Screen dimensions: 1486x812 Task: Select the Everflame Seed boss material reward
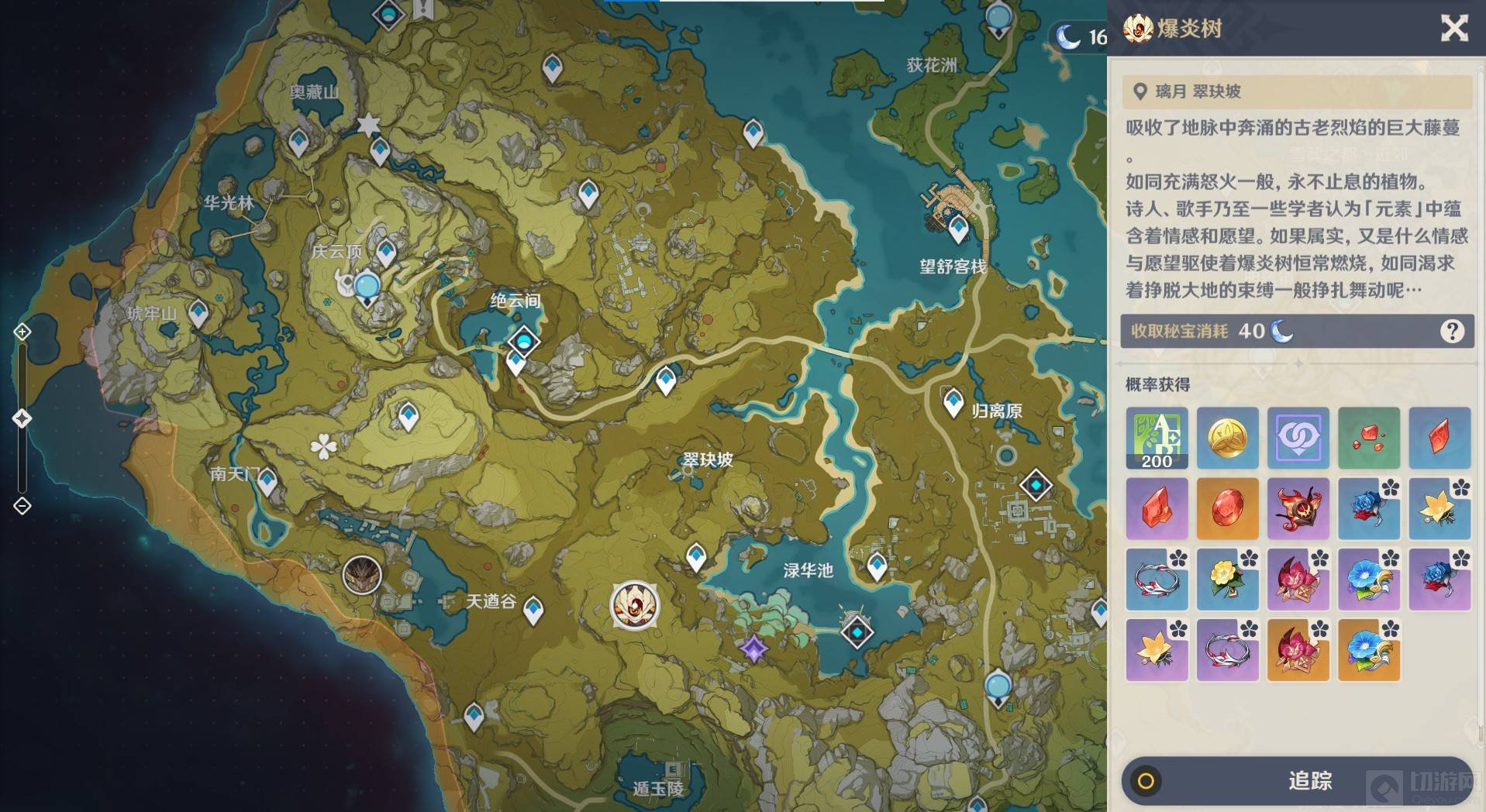1298,508
